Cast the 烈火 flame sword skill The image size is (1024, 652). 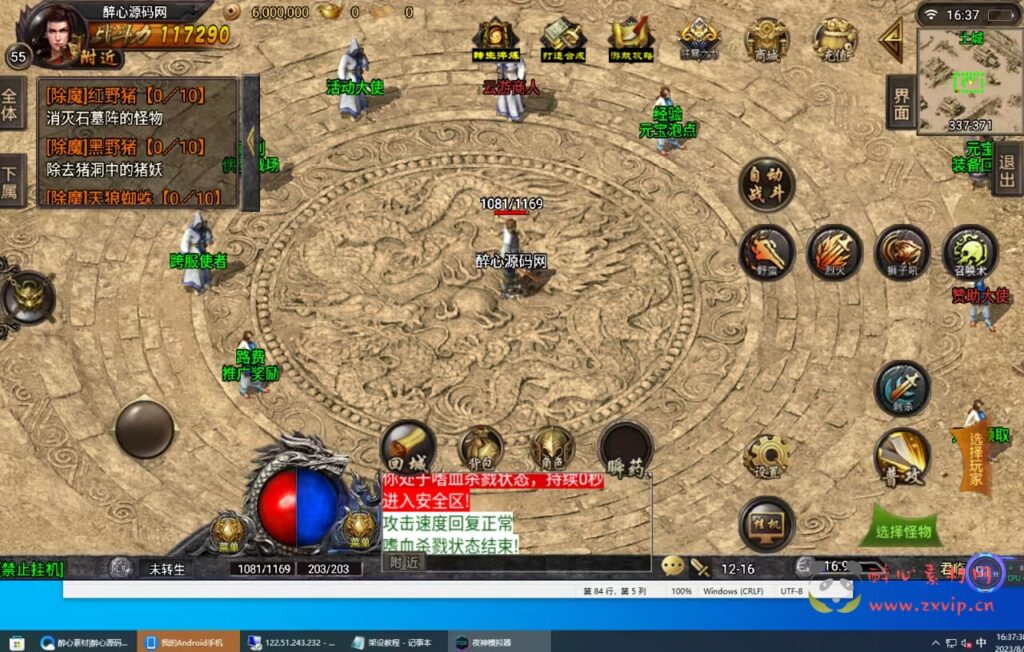834,250
